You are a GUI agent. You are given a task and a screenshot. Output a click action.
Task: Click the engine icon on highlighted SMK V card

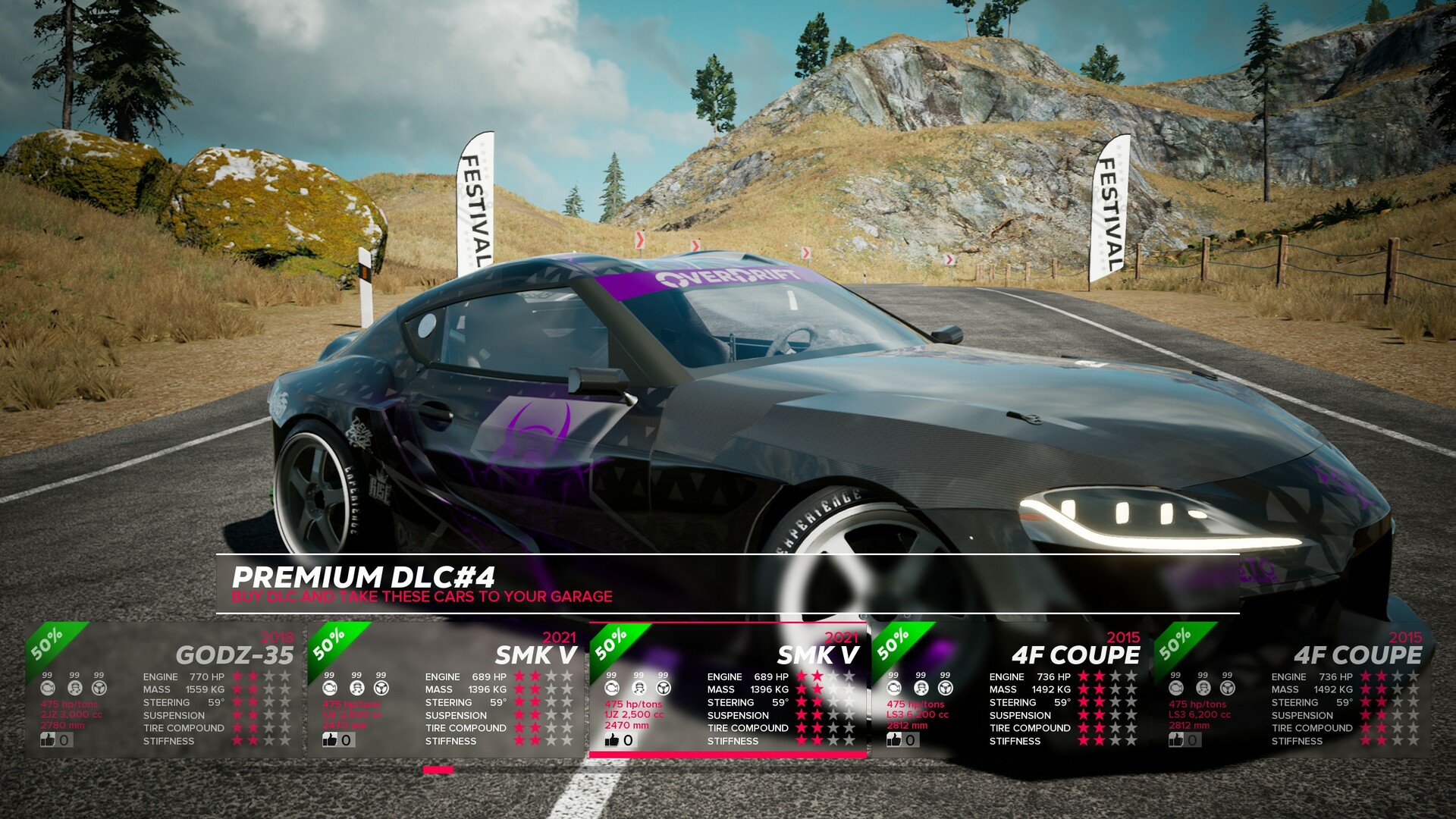611,688
